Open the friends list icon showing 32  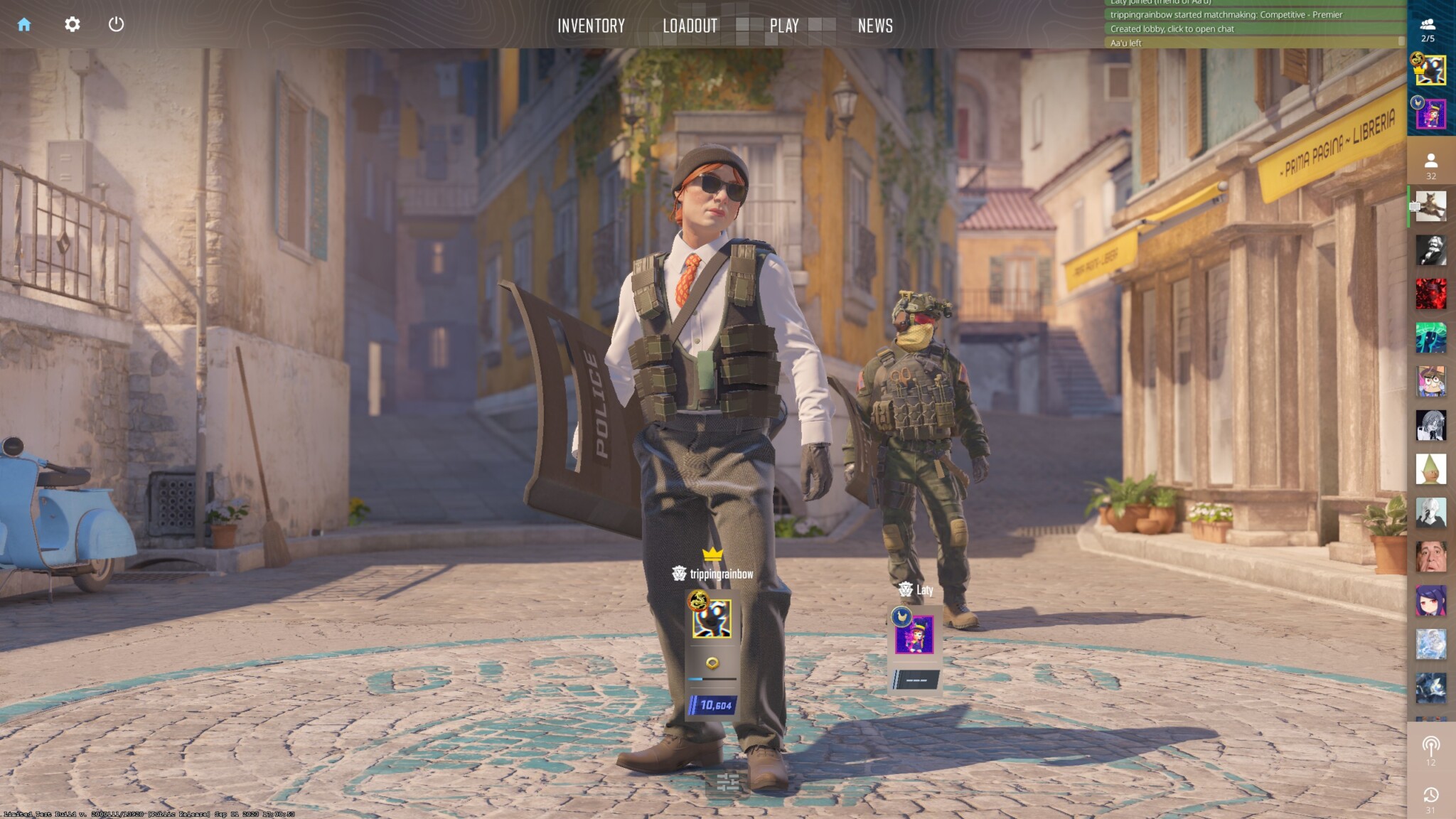pos(1430,166)
